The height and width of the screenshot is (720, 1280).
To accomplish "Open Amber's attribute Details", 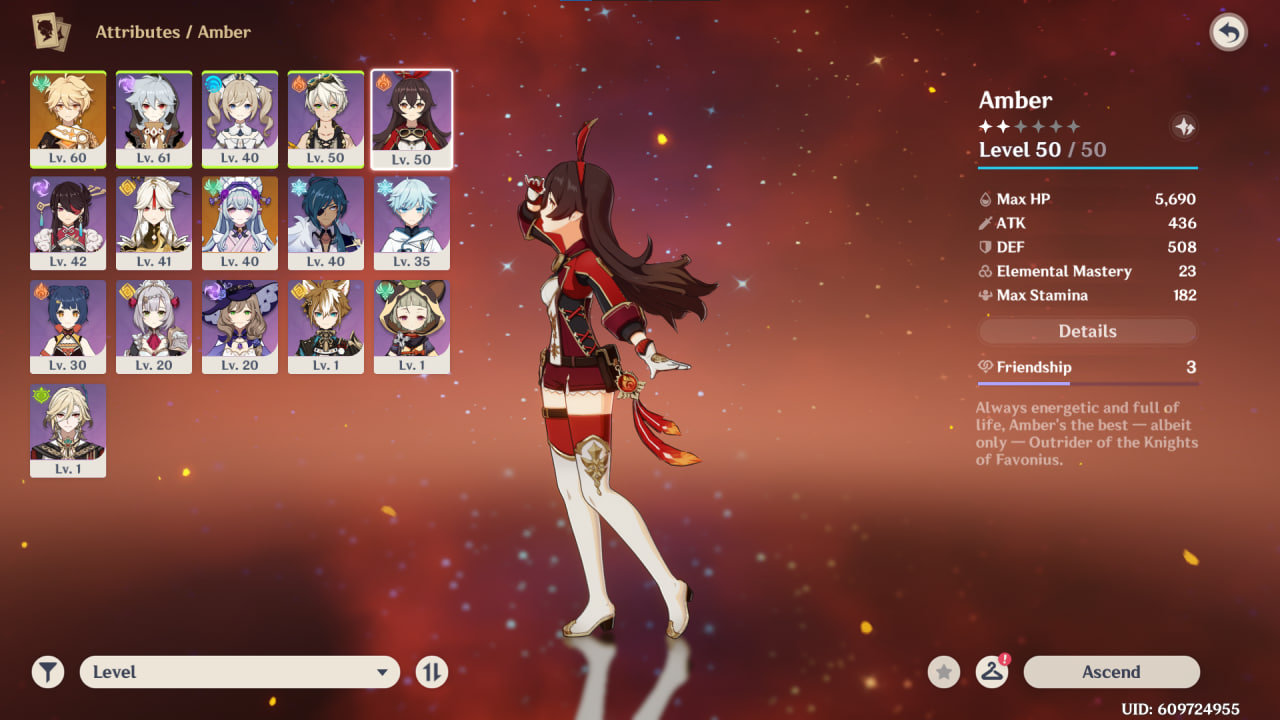I will tap(1087, 331).
